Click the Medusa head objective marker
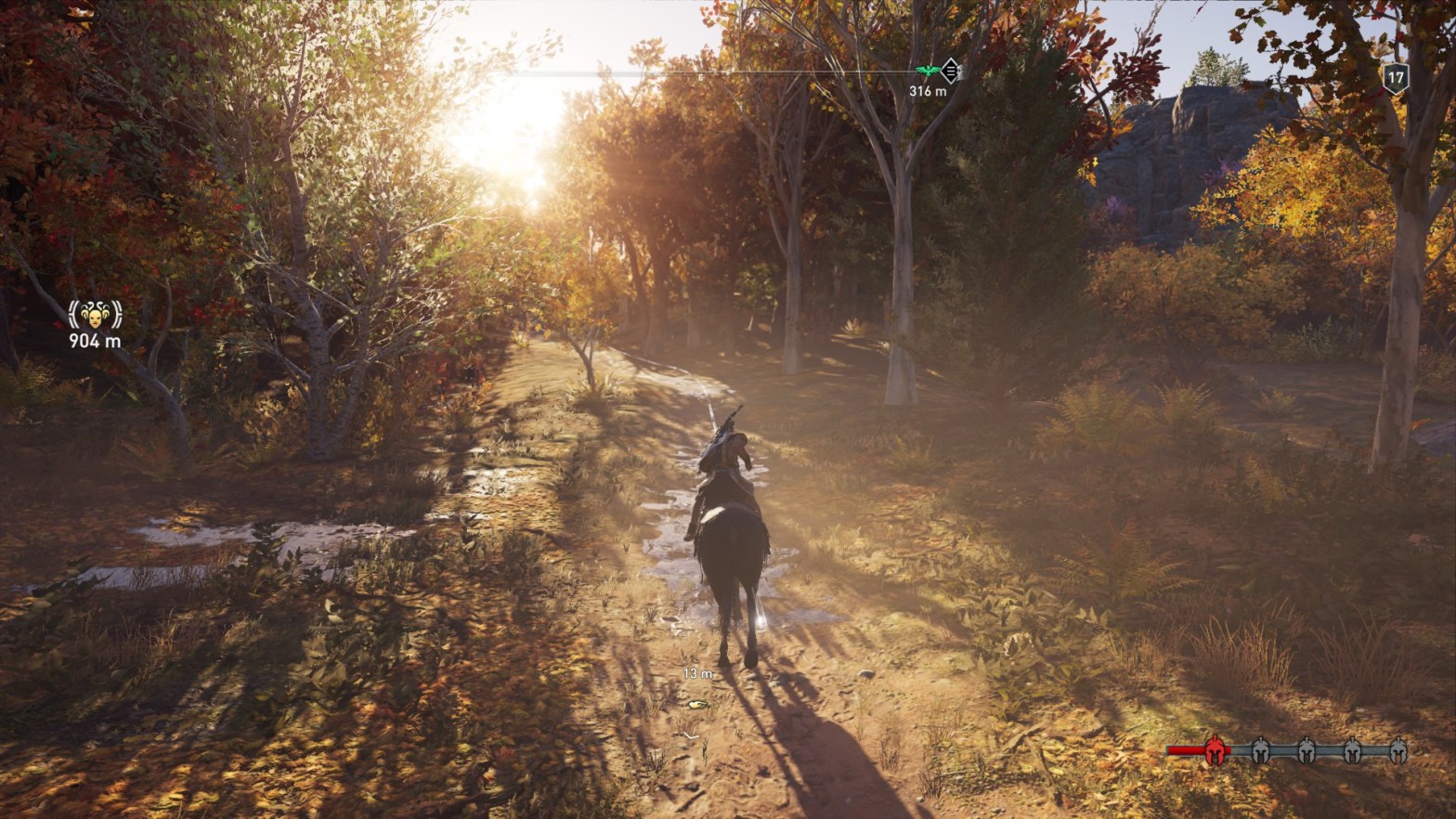Screen dimensions: 1456x819 click(x=95, y=316)
